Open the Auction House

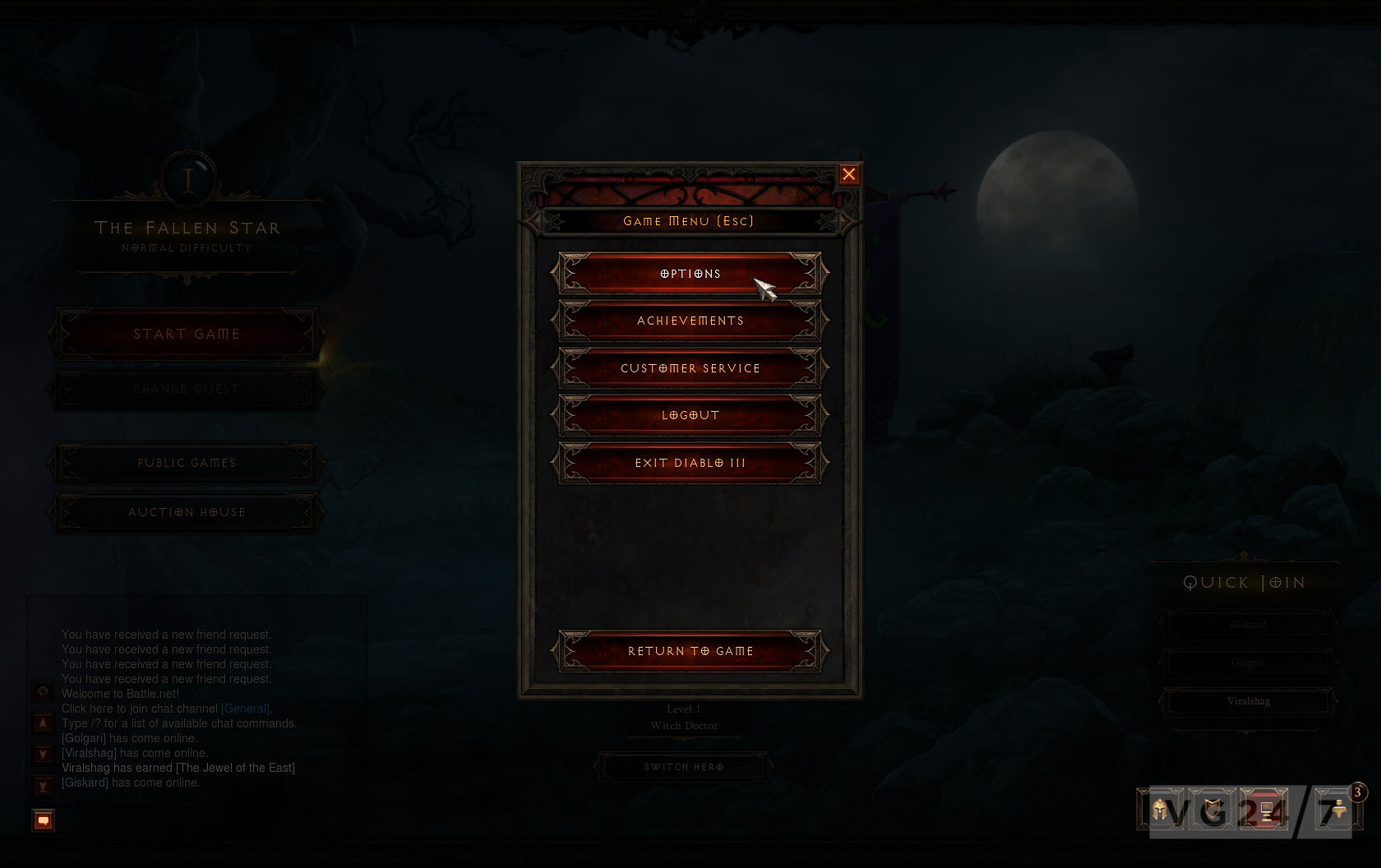tap(186, 512)
